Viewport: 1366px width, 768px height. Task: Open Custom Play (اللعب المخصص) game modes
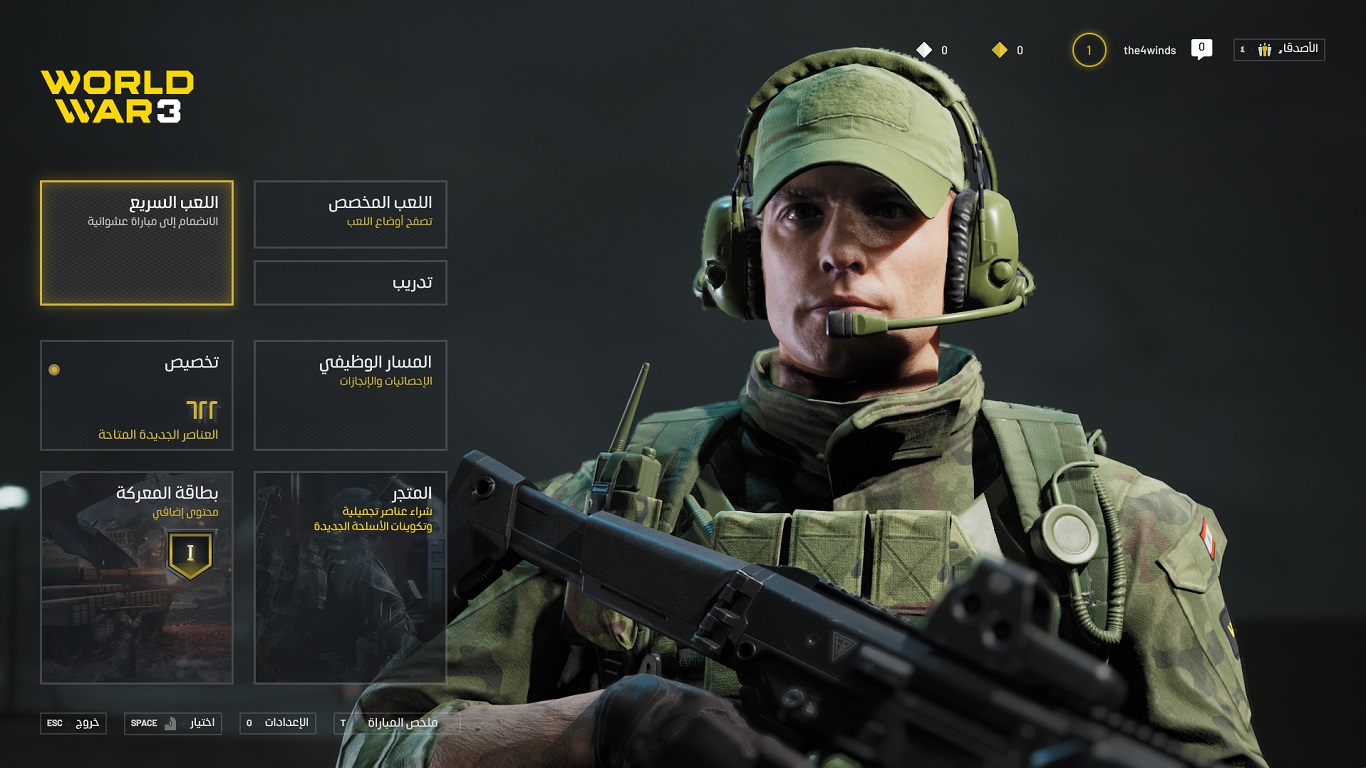tap(350, 214)
